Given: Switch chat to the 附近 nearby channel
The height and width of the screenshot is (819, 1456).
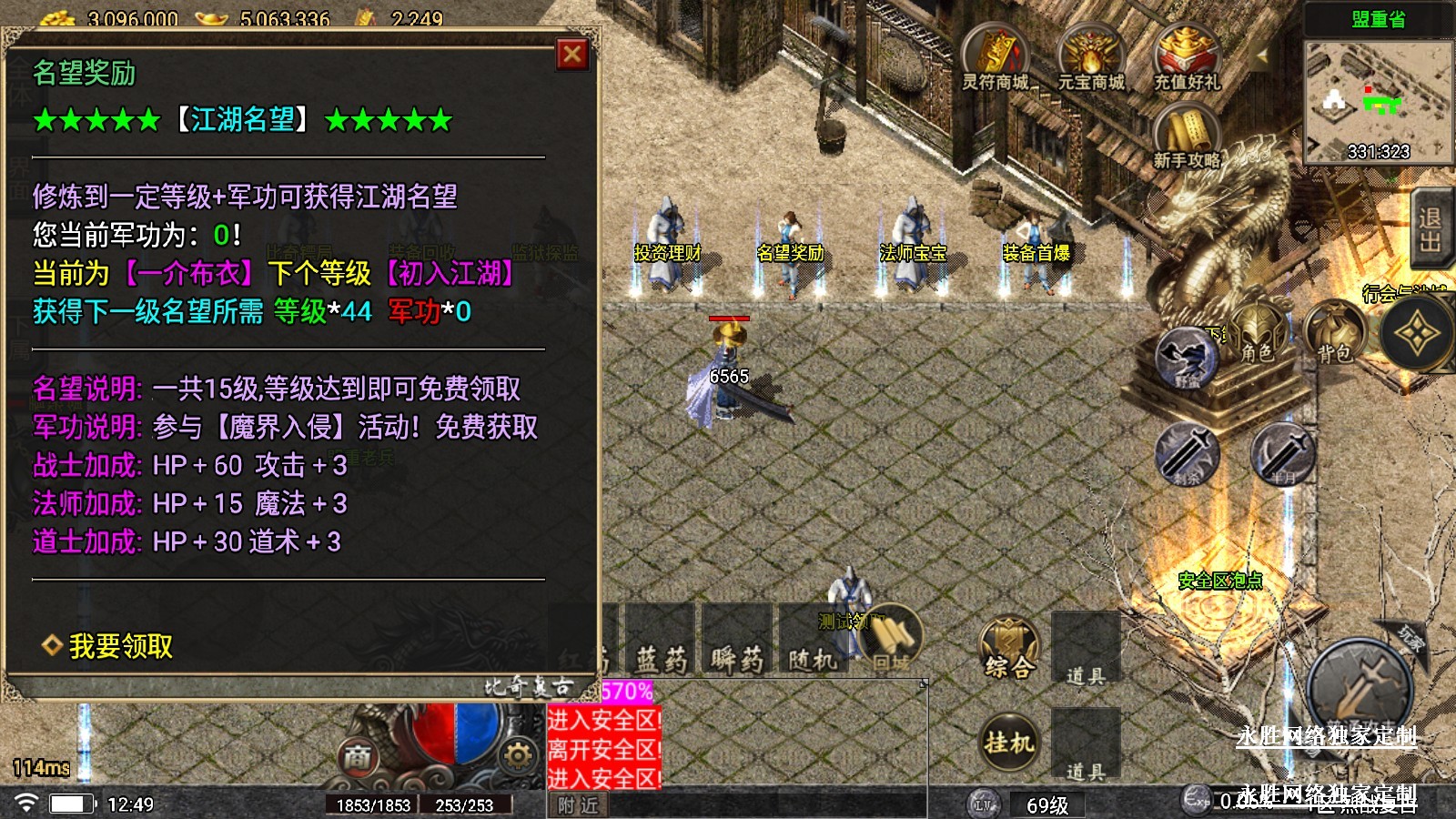Looking at the screenshot, I should click(578, 805).
